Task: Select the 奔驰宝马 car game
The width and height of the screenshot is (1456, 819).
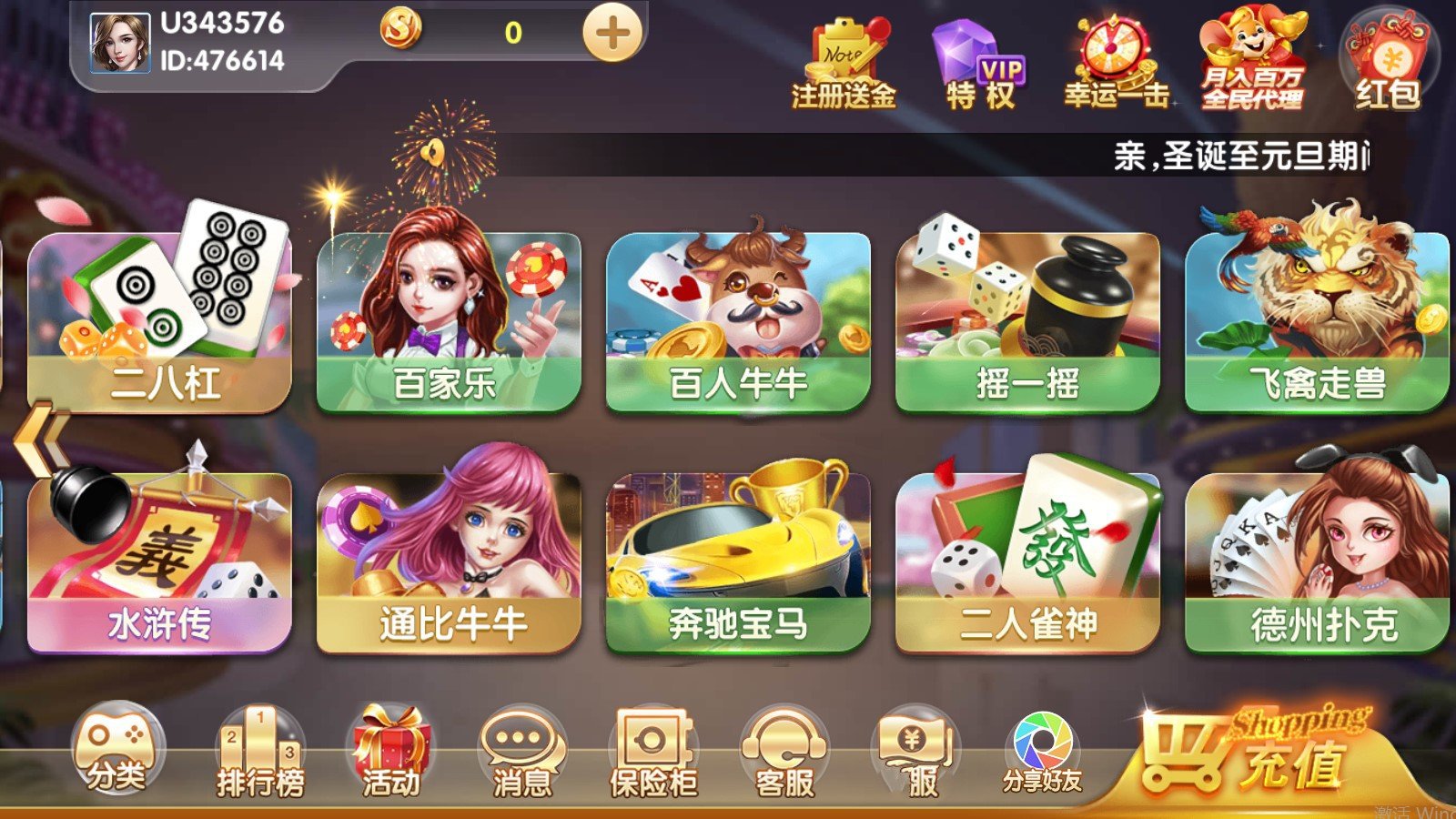Action: 738,560
